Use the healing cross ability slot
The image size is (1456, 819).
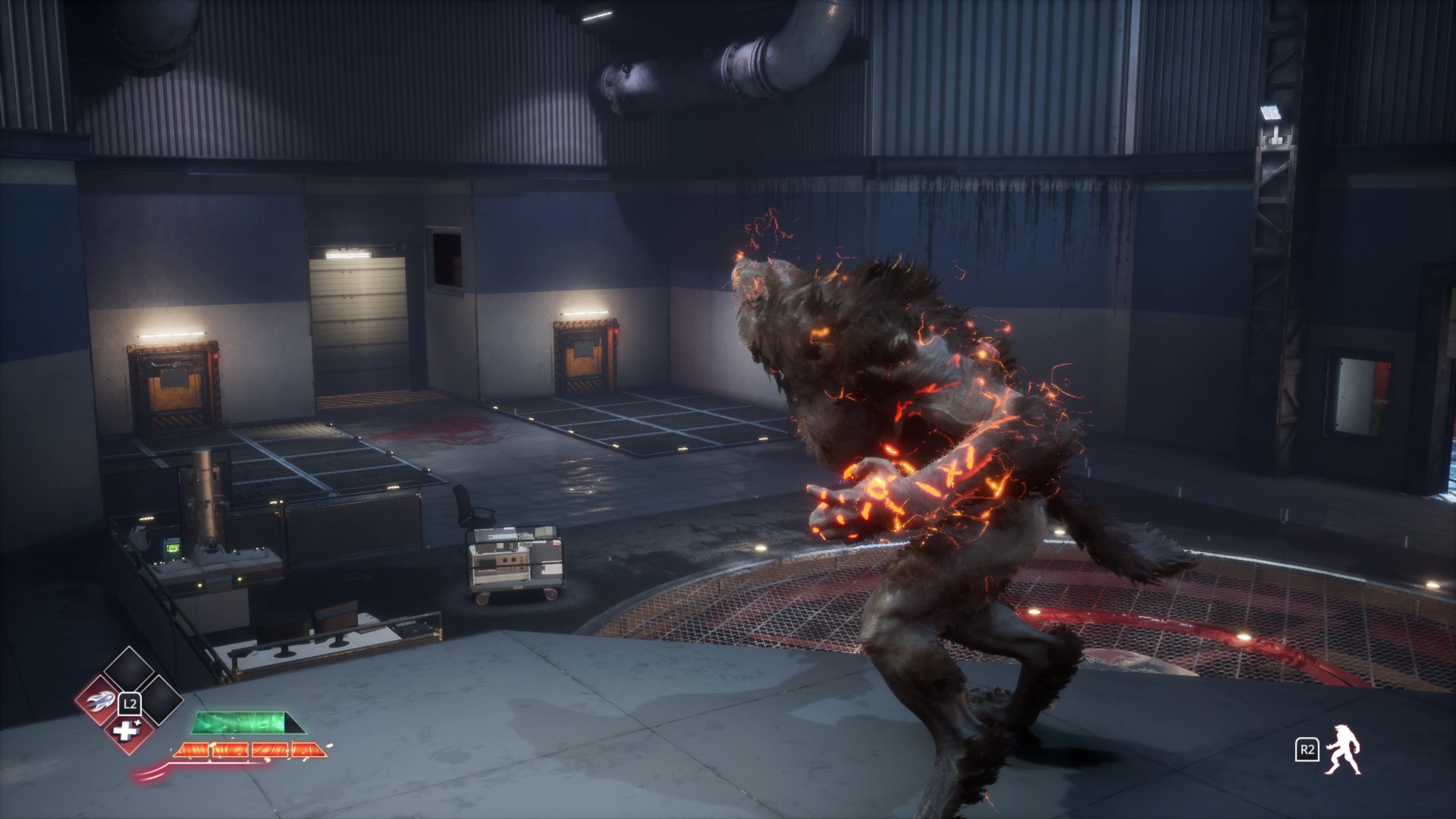pyautogui.click(x=126, y=732)
